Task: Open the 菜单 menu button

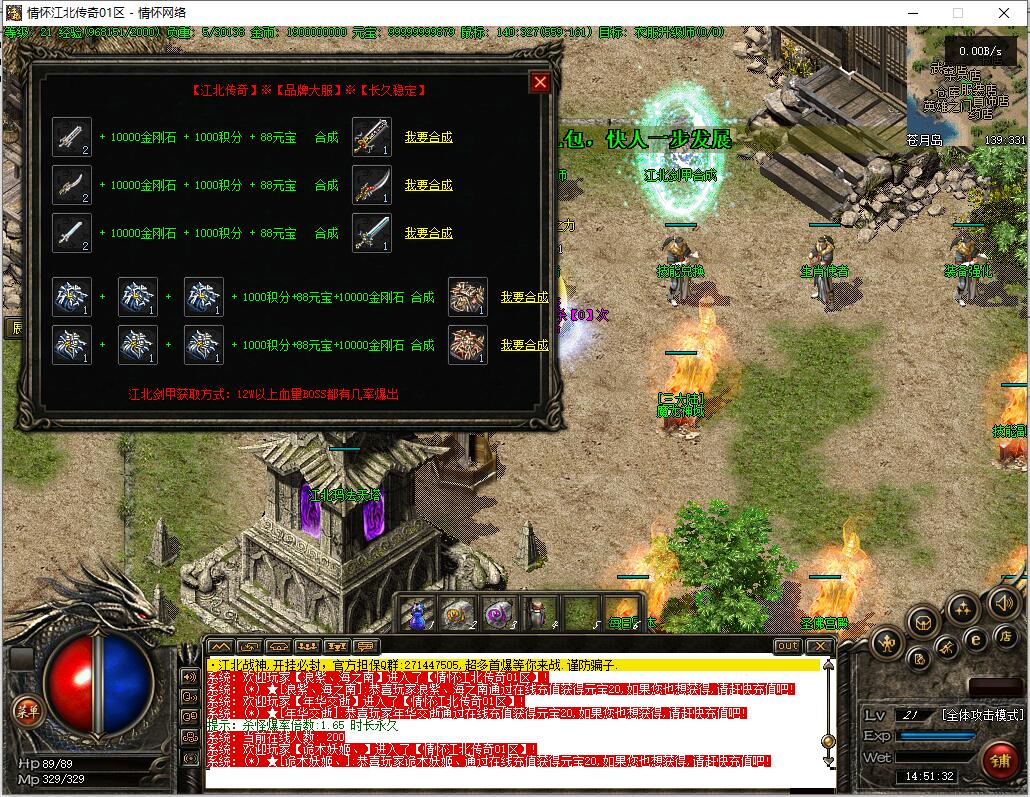Action: tap(27, 711)
